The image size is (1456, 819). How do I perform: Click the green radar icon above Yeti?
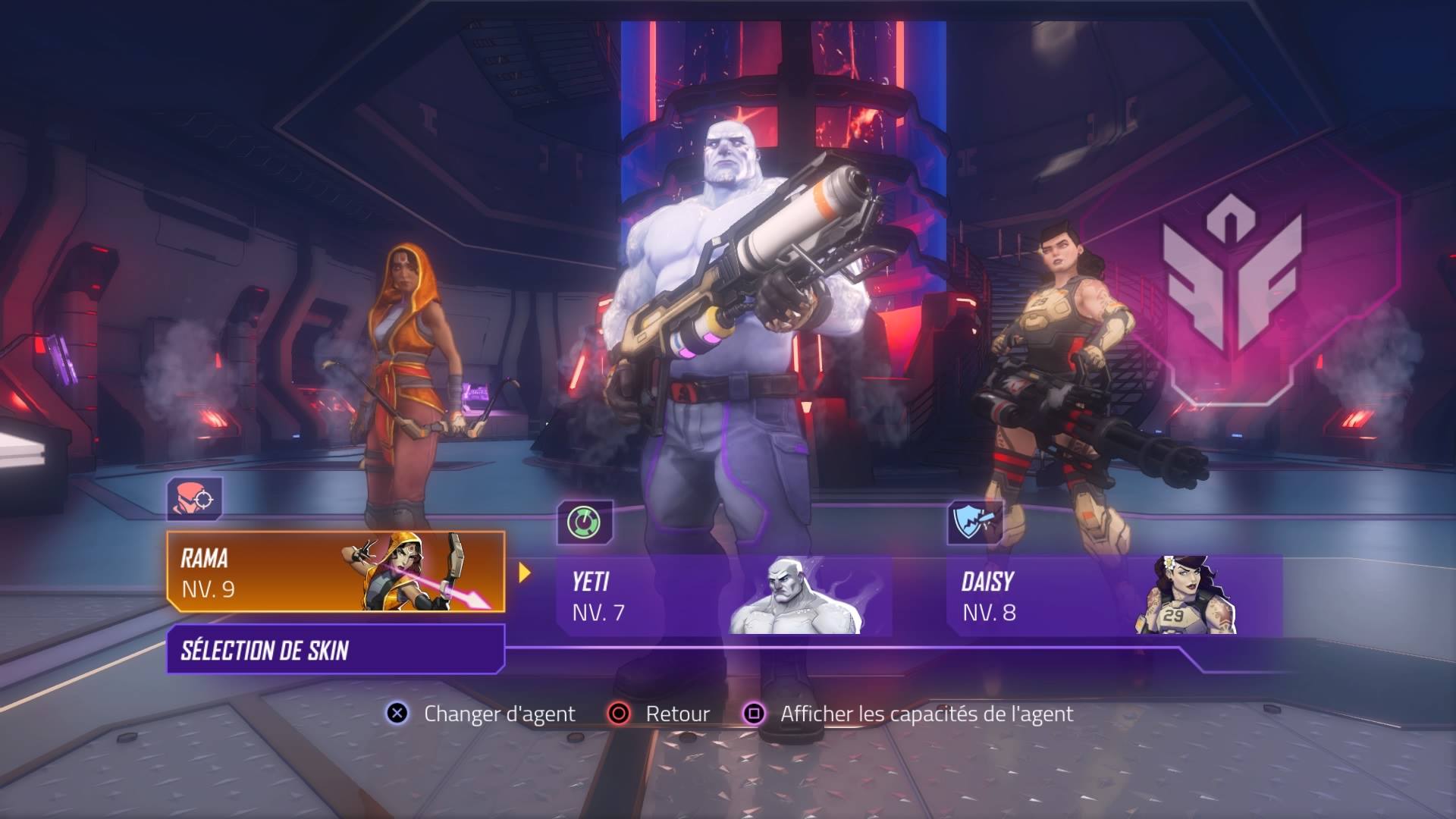point(585,522)
